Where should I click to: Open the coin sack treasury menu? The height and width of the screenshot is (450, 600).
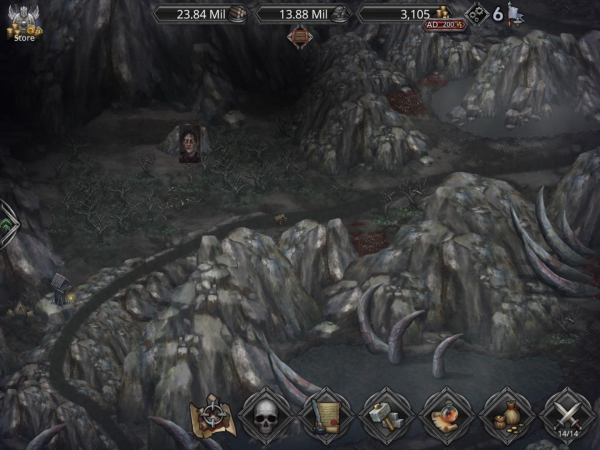[x=506, y=414]
